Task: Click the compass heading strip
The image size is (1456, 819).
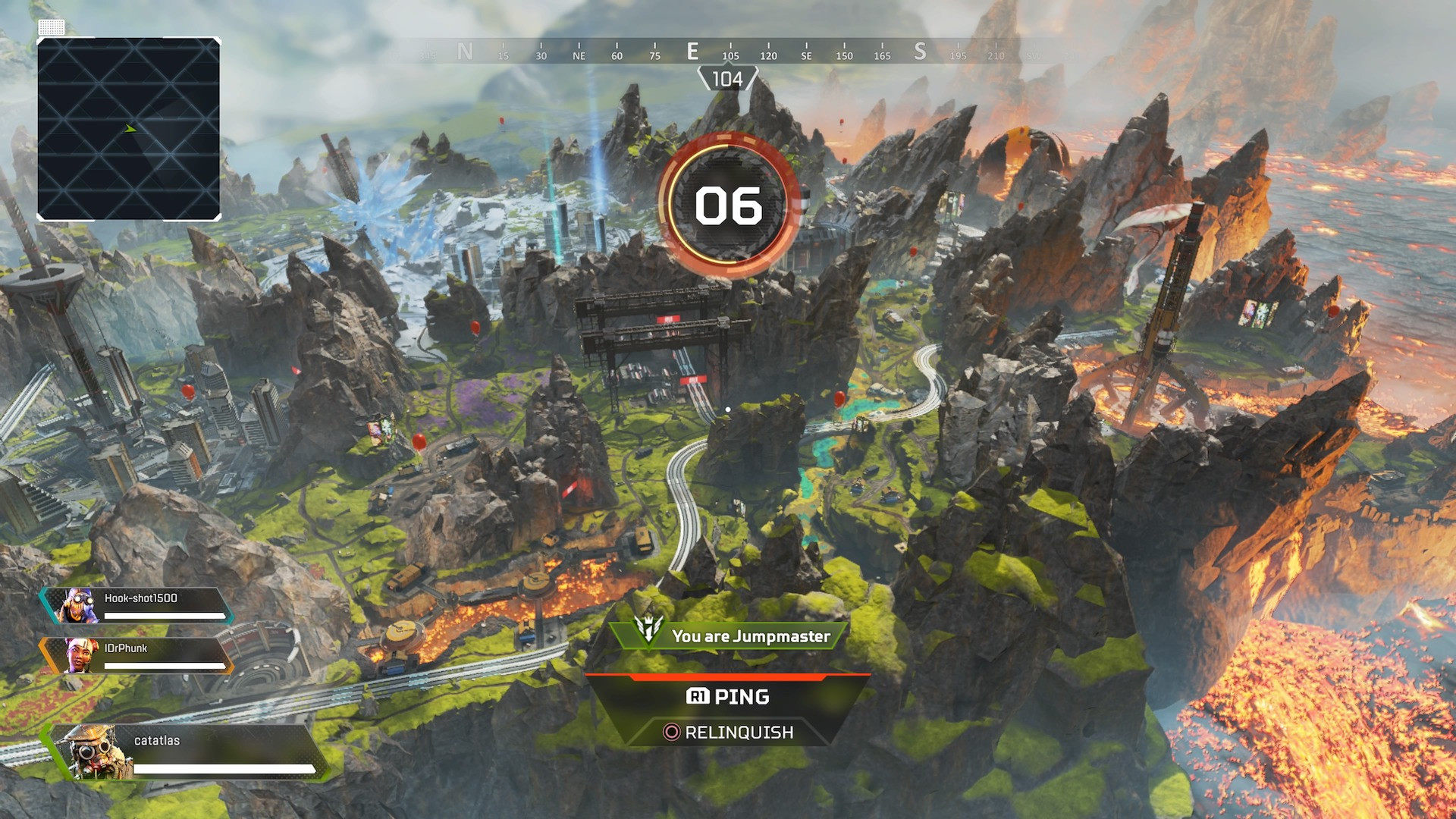Action: [728, 52]
